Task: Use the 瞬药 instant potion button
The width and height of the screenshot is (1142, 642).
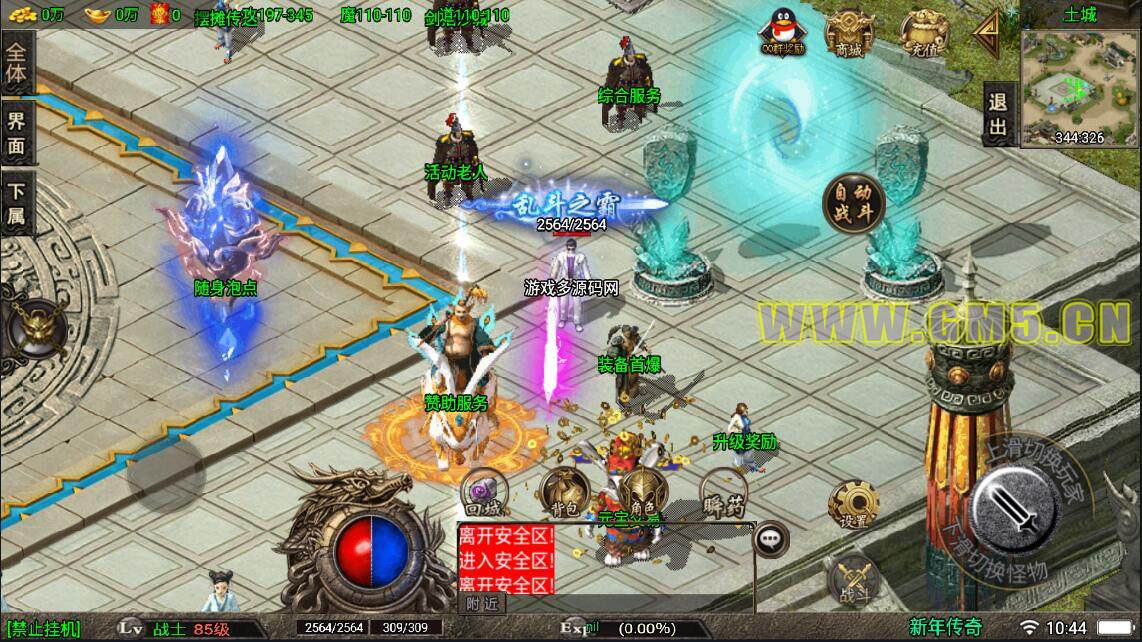Action: tap(724, 493)
